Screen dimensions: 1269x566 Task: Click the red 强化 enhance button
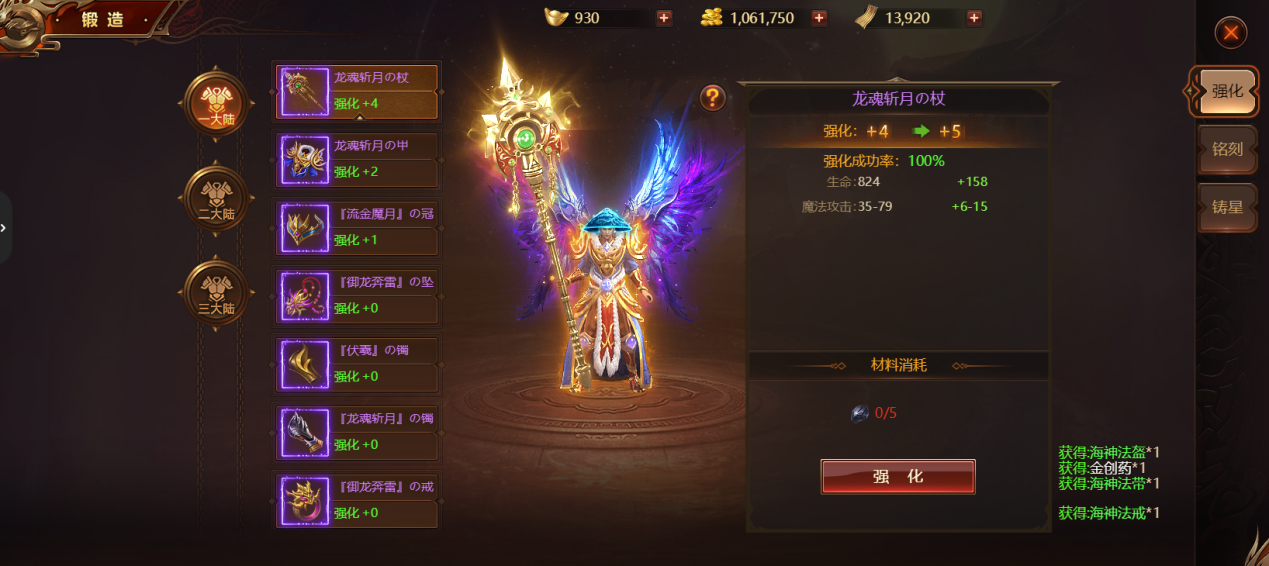click(897, 477)
